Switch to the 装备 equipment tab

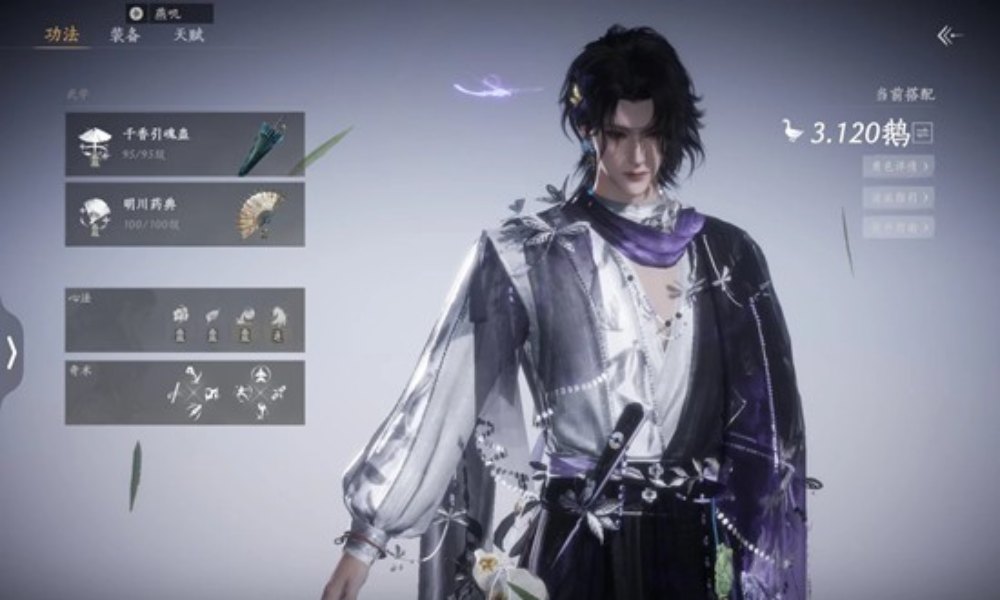coord(125,35)
